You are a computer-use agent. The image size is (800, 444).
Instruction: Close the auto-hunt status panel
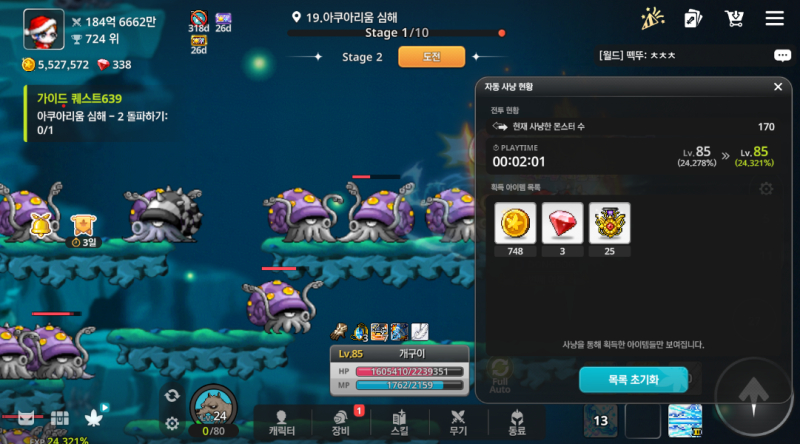(x=777, y=87)
